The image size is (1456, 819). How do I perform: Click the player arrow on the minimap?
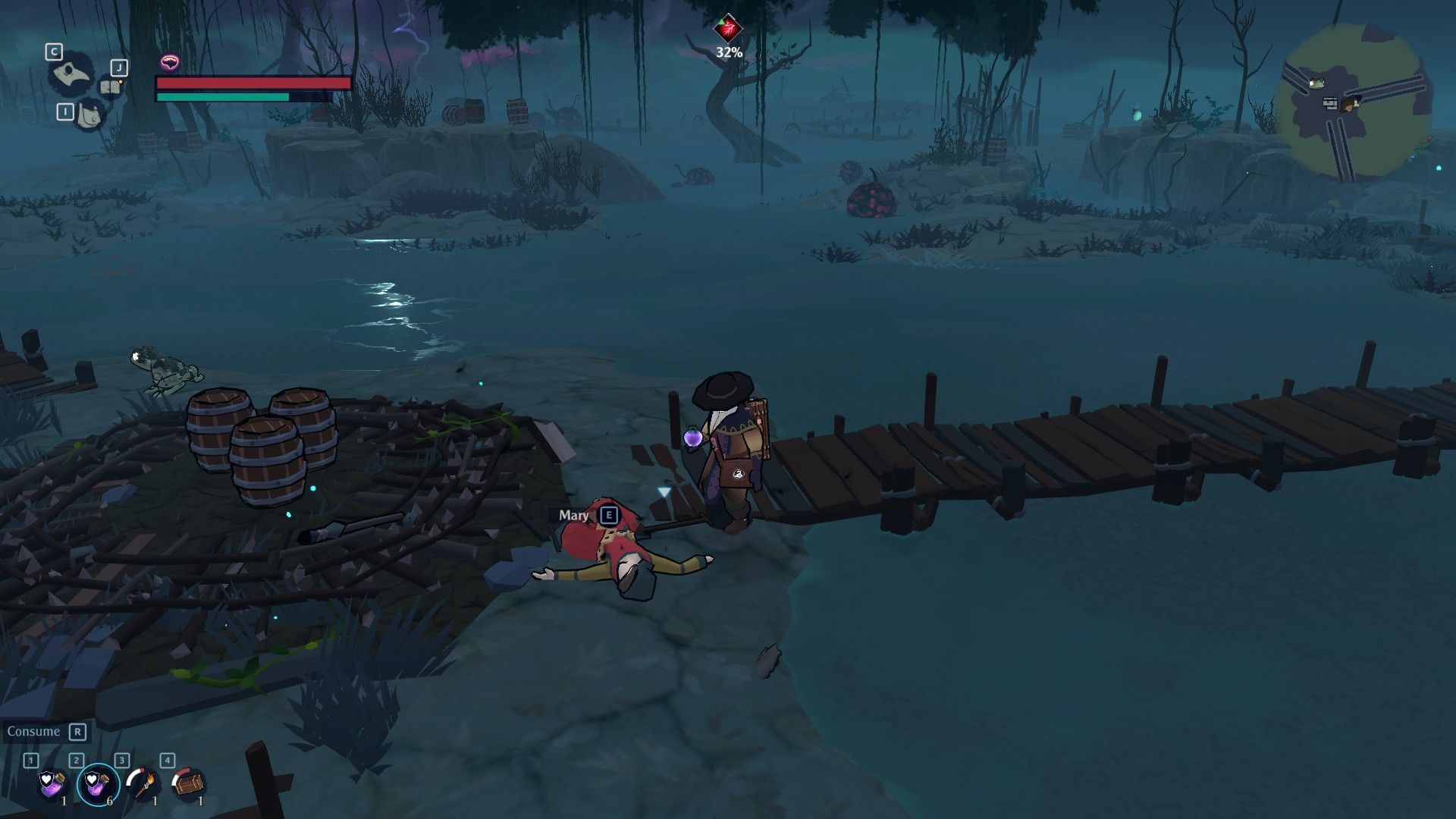tap(1349, 105)
